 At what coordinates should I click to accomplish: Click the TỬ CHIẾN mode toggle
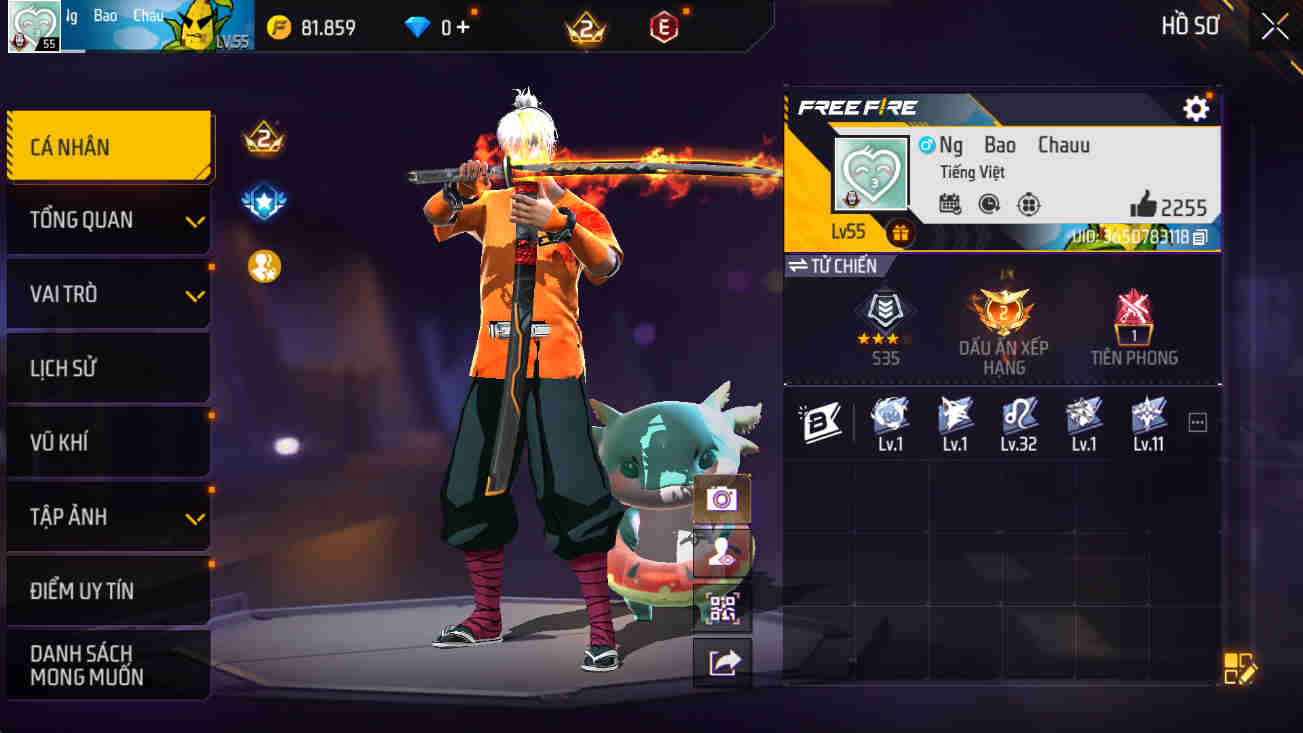[x=832, y=265]
